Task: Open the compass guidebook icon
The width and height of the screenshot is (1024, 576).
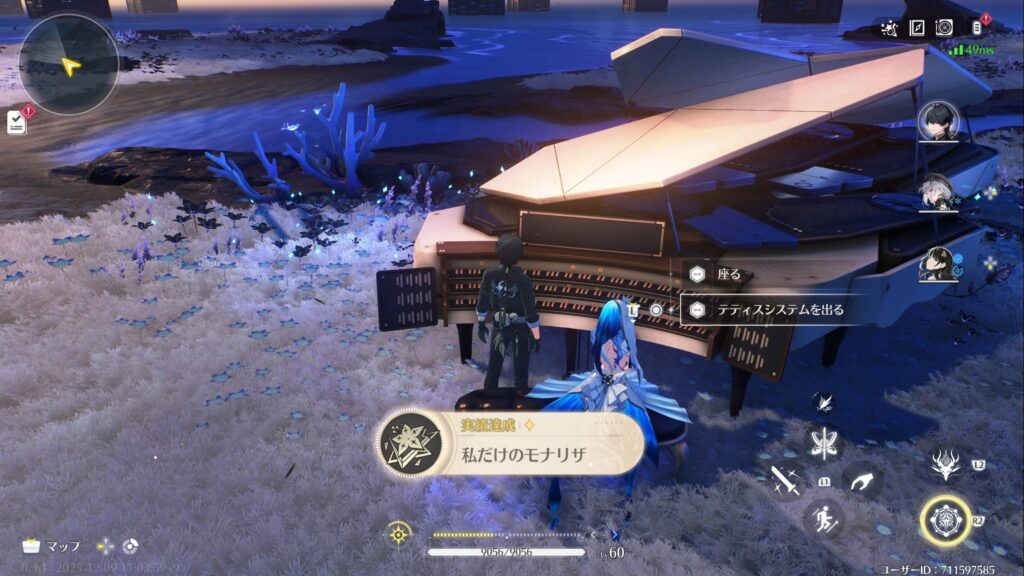Action: (916, 28)
